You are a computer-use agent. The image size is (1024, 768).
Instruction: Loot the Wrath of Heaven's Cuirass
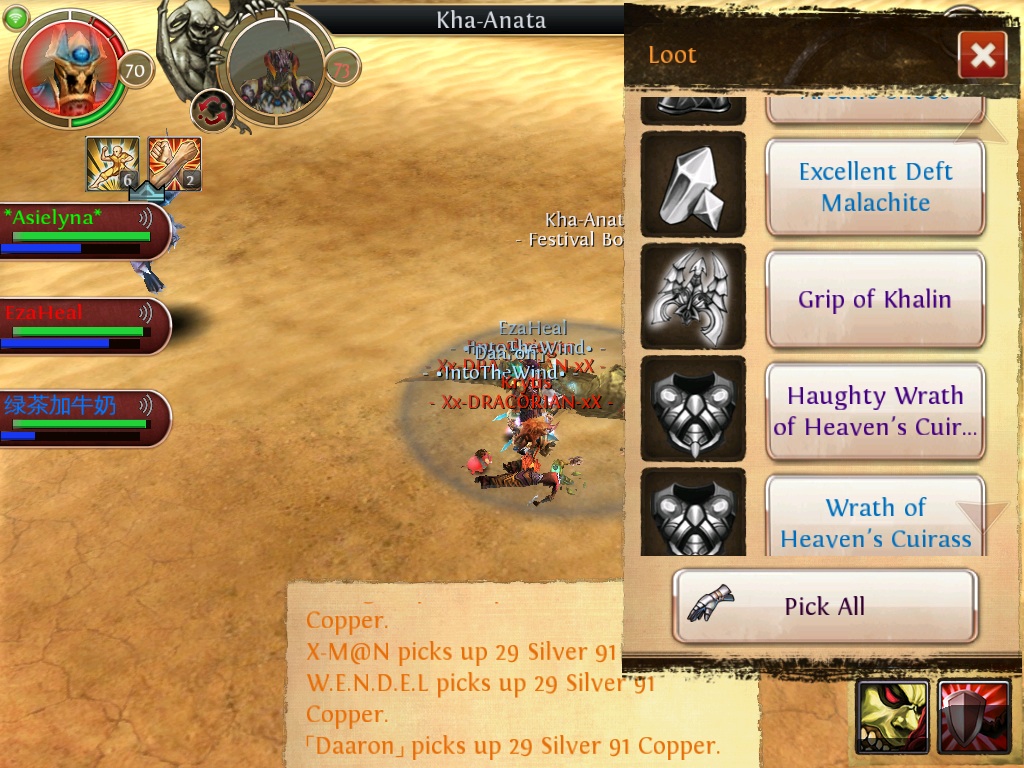tap(875, 520)
